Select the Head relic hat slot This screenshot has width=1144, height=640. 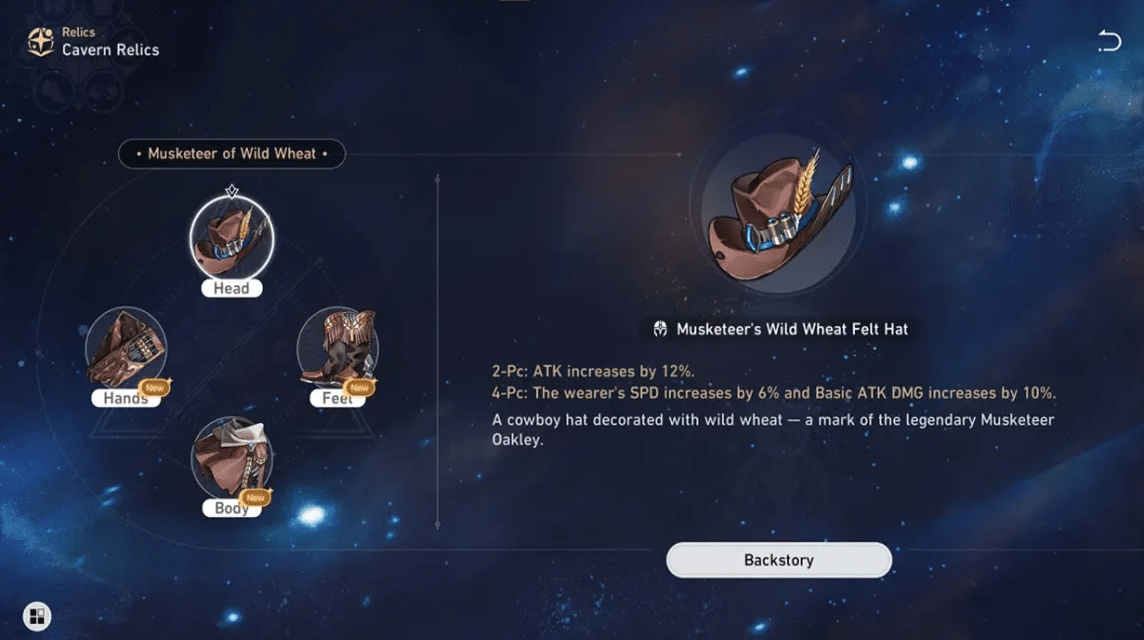(232, 238)
